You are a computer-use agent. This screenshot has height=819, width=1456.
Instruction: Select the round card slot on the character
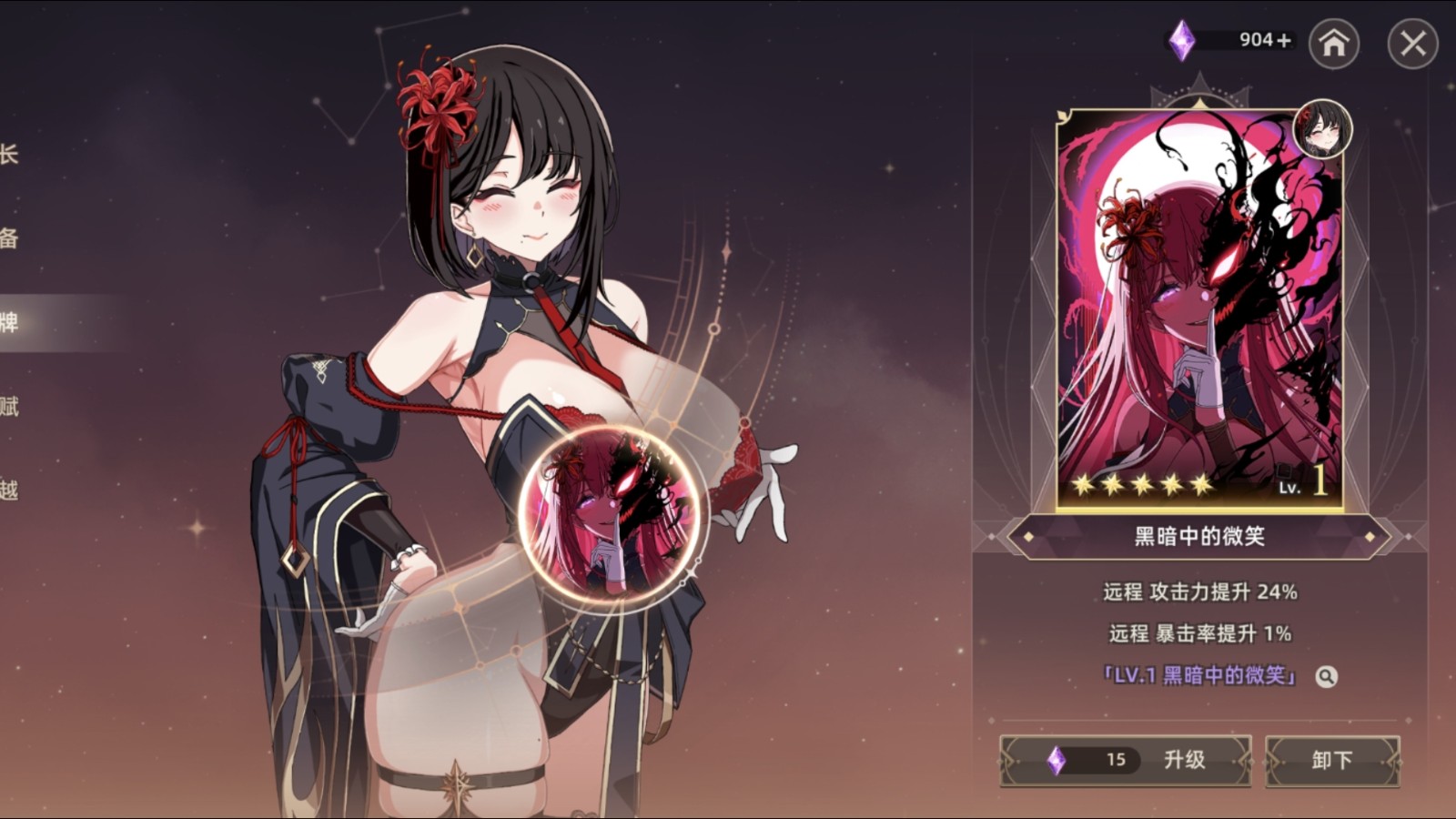click(x=609, y=512)
